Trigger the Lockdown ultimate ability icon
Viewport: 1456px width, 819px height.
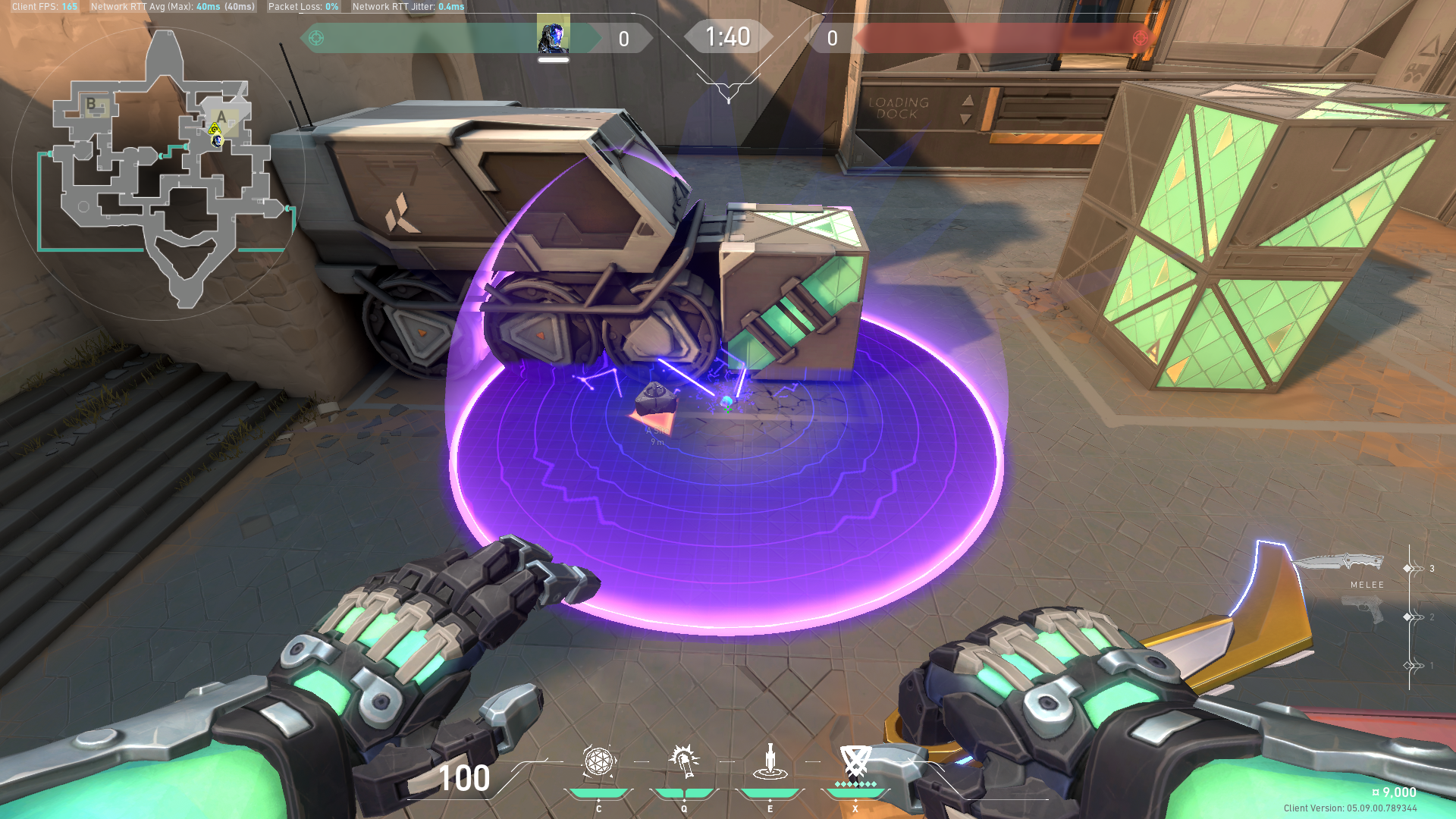tap(855, 762)
